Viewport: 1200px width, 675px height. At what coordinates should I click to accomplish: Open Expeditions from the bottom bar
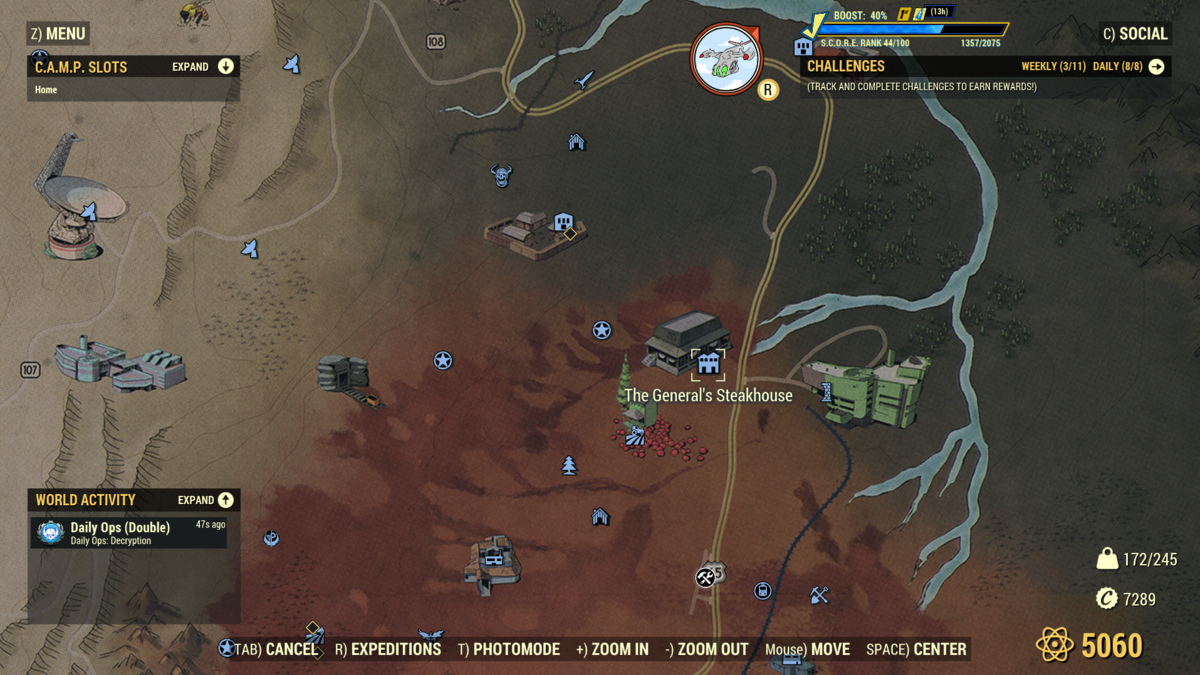(388, 649)
